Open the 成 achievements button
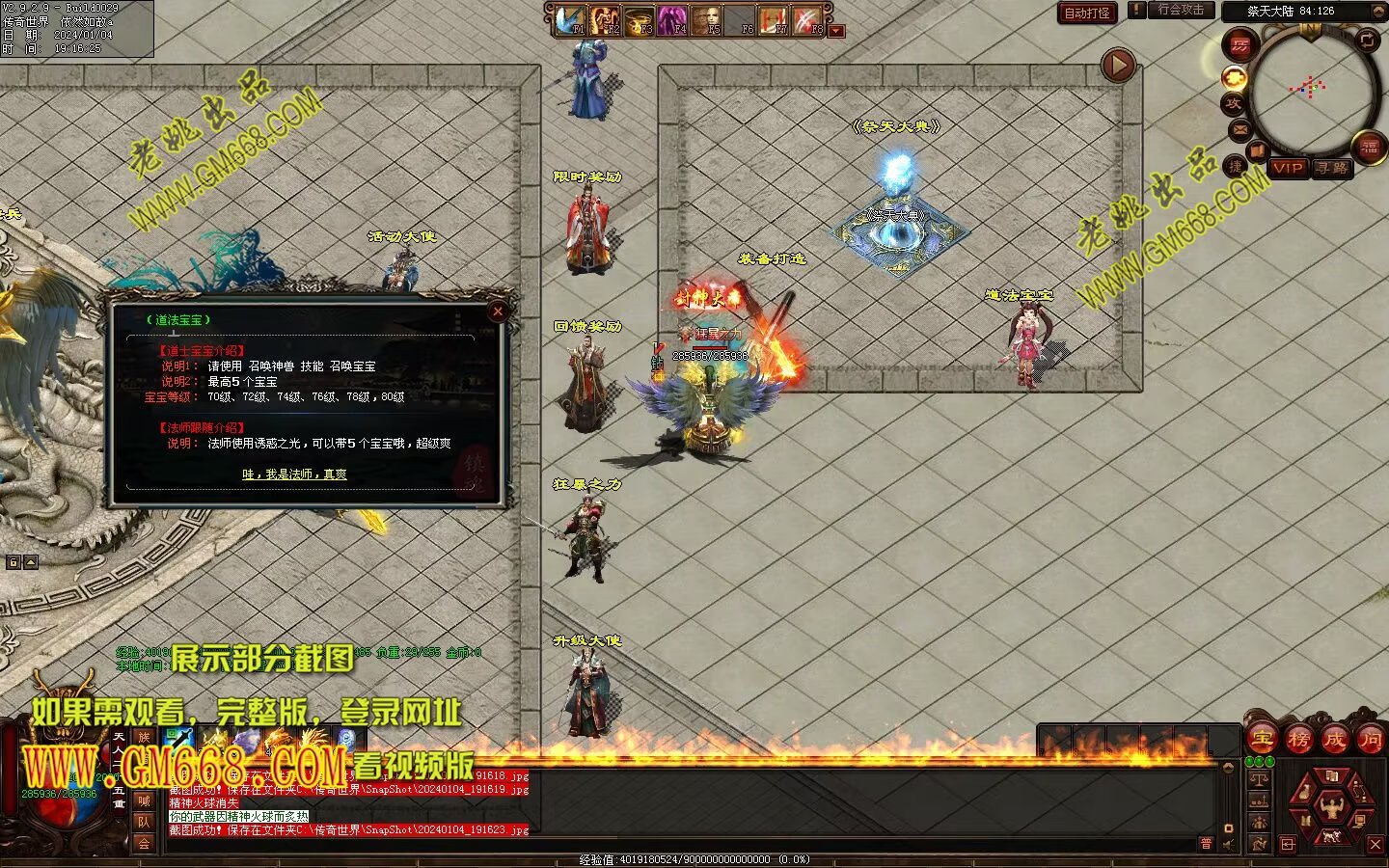The width and height of the screenshot is (1389, 868). [x=1335, y=739]
